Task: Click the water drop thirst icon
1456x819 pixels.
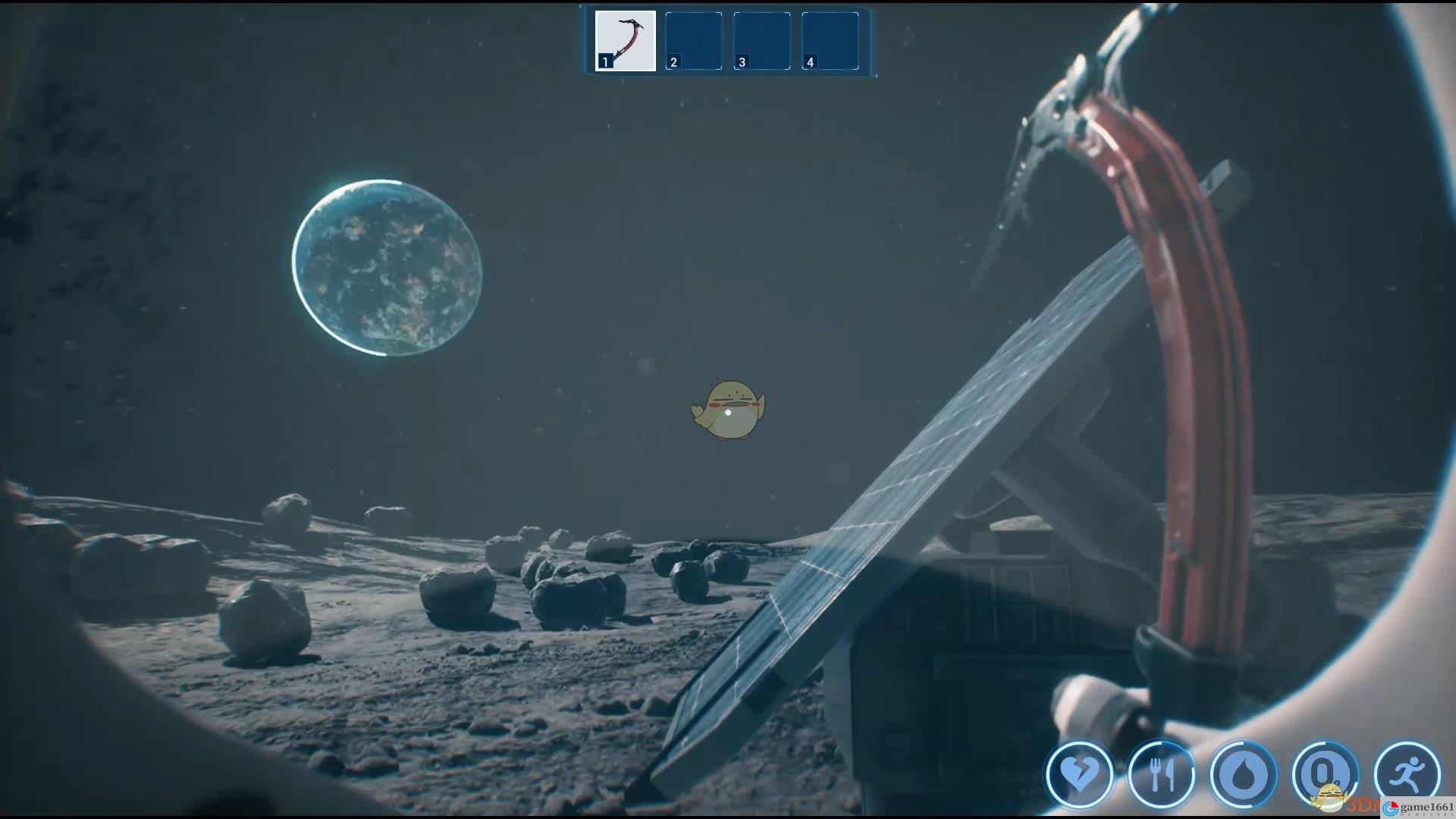Action: [1244, 774]
